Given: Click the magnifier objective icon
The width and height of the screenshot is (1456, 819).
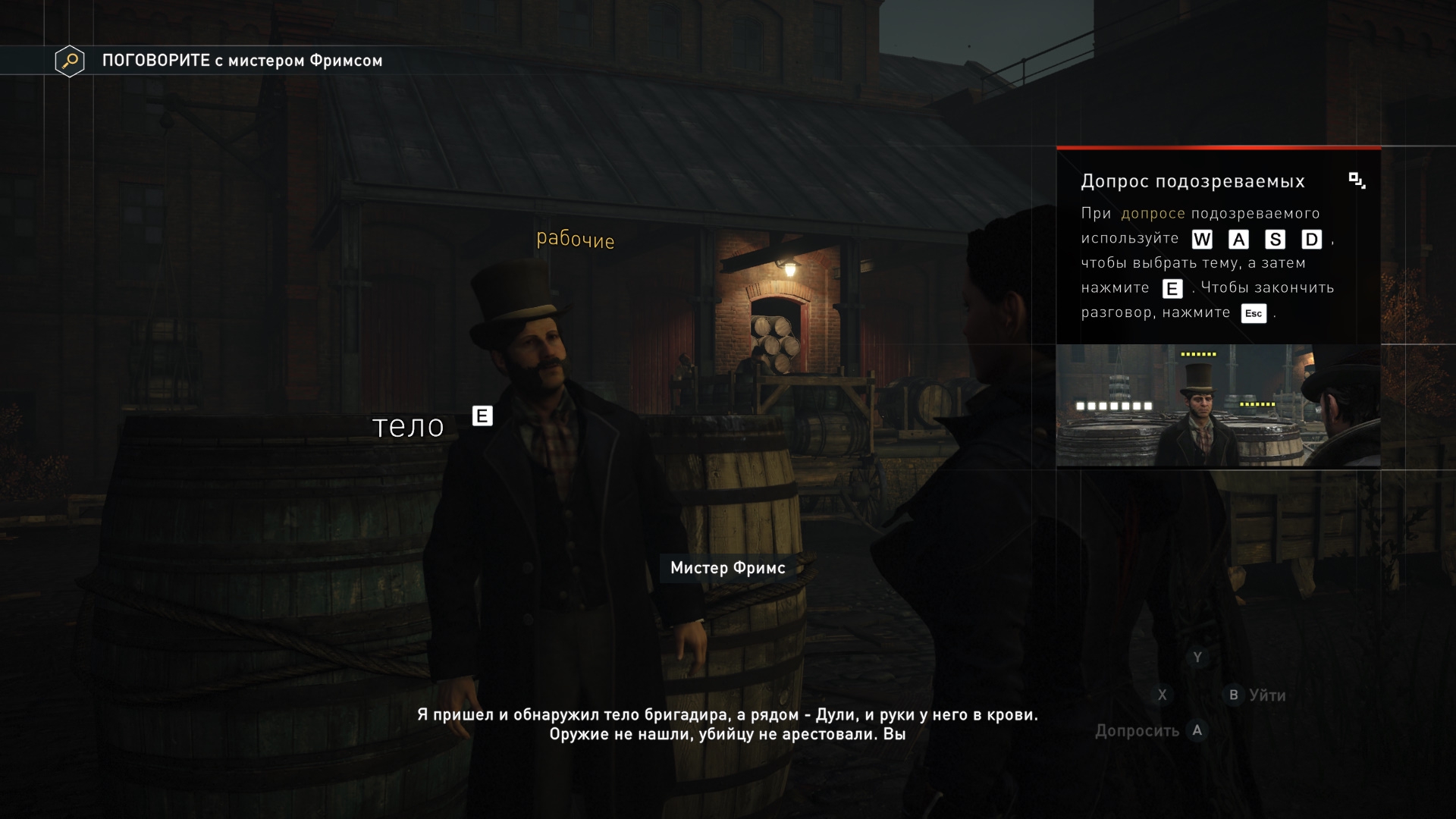Looking at the screenshot, I should coord(70,61).
